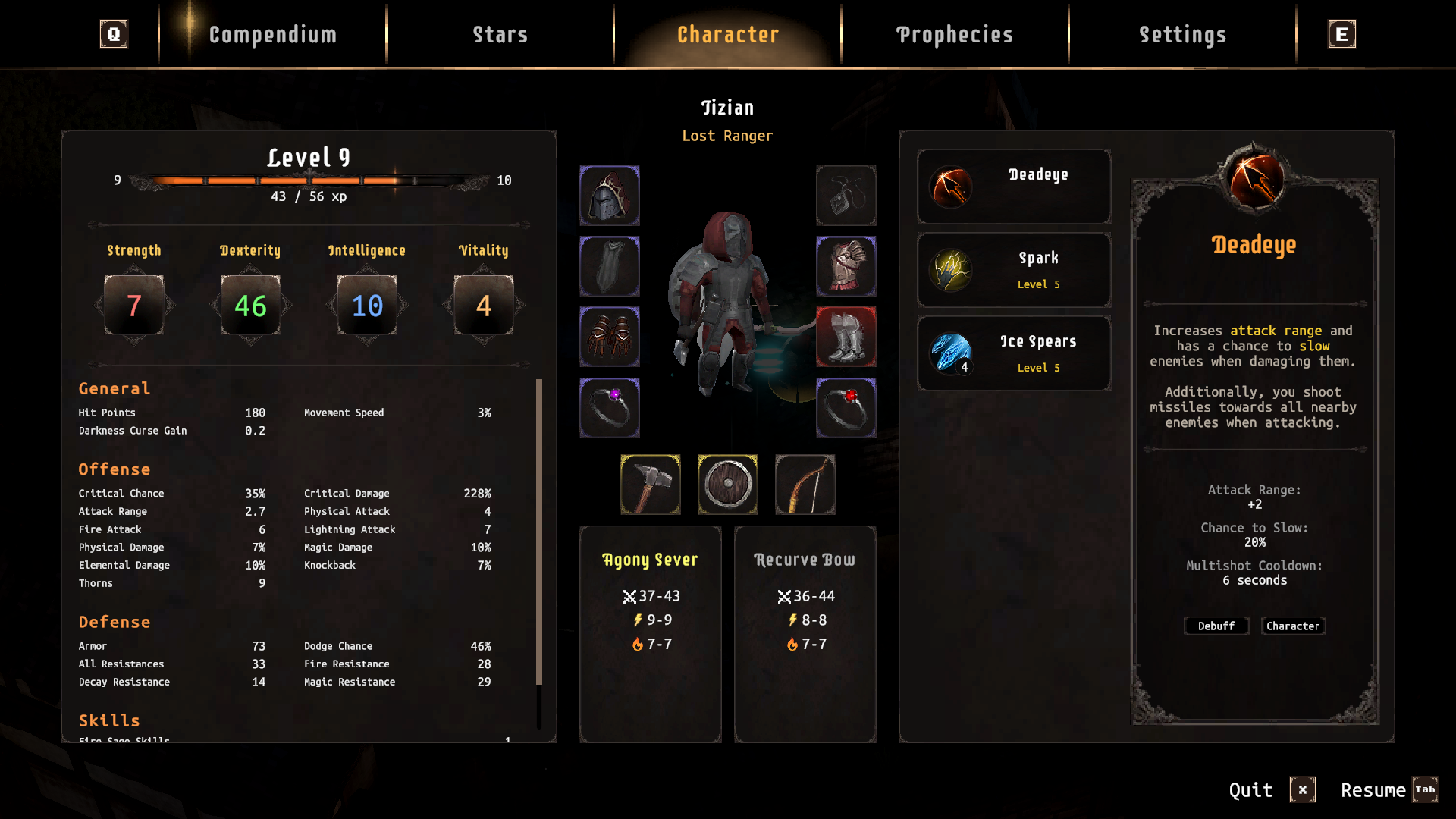
Task: Switch to the Stars tab
Action: (x=500, y=35)
